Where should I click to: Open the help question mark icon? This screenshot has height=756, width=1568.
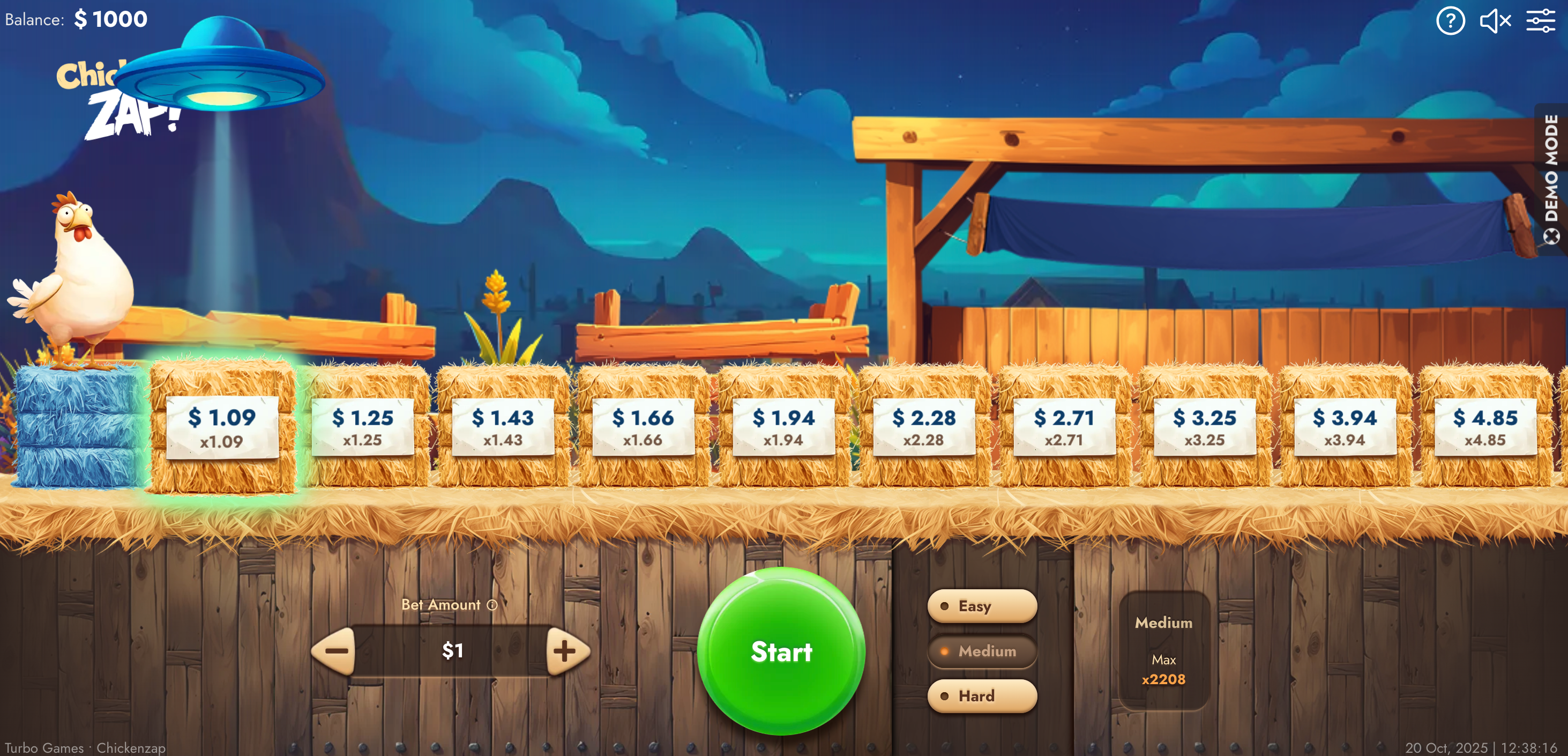point(1451,21)
